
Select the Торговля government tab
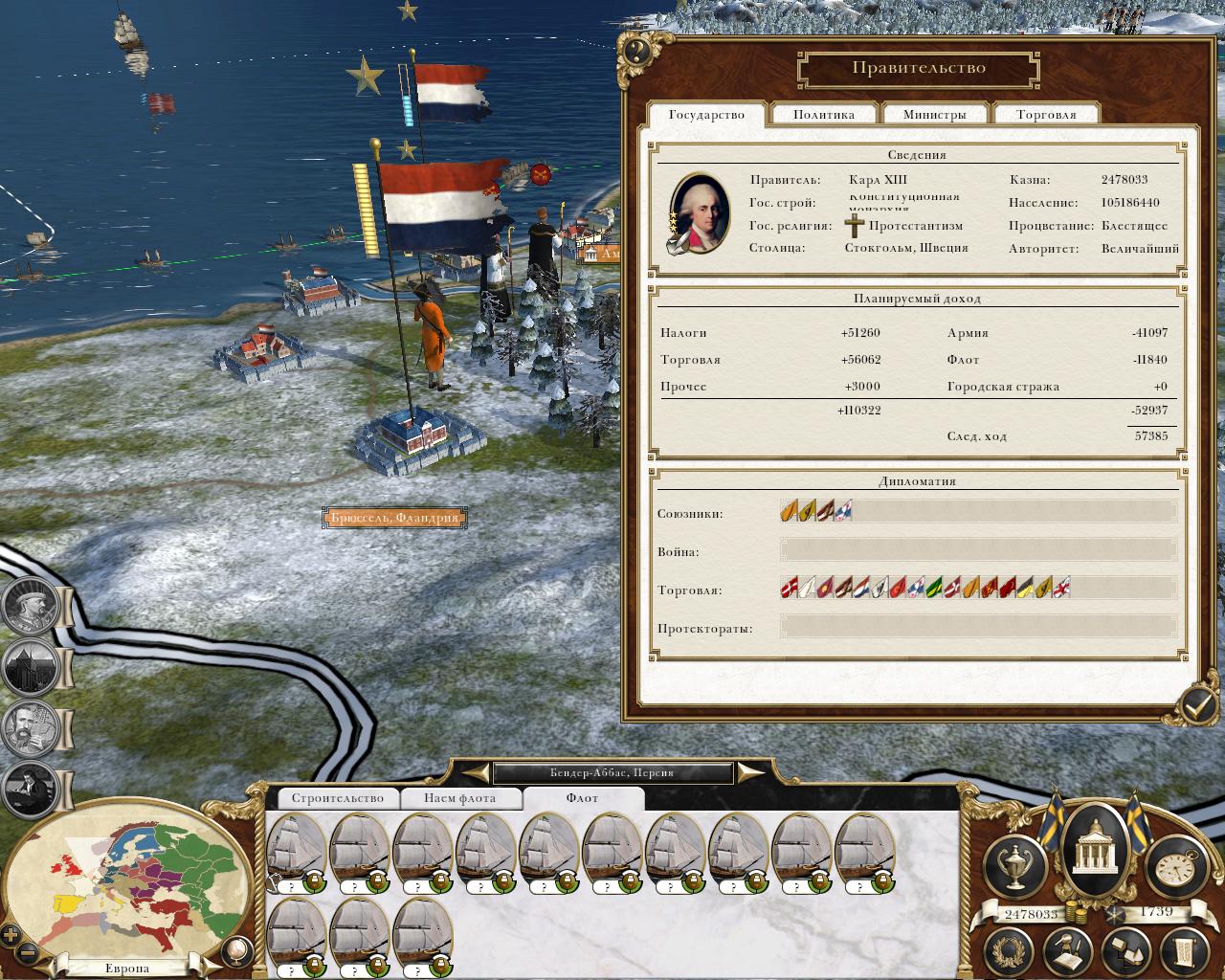pos(1046,114)
